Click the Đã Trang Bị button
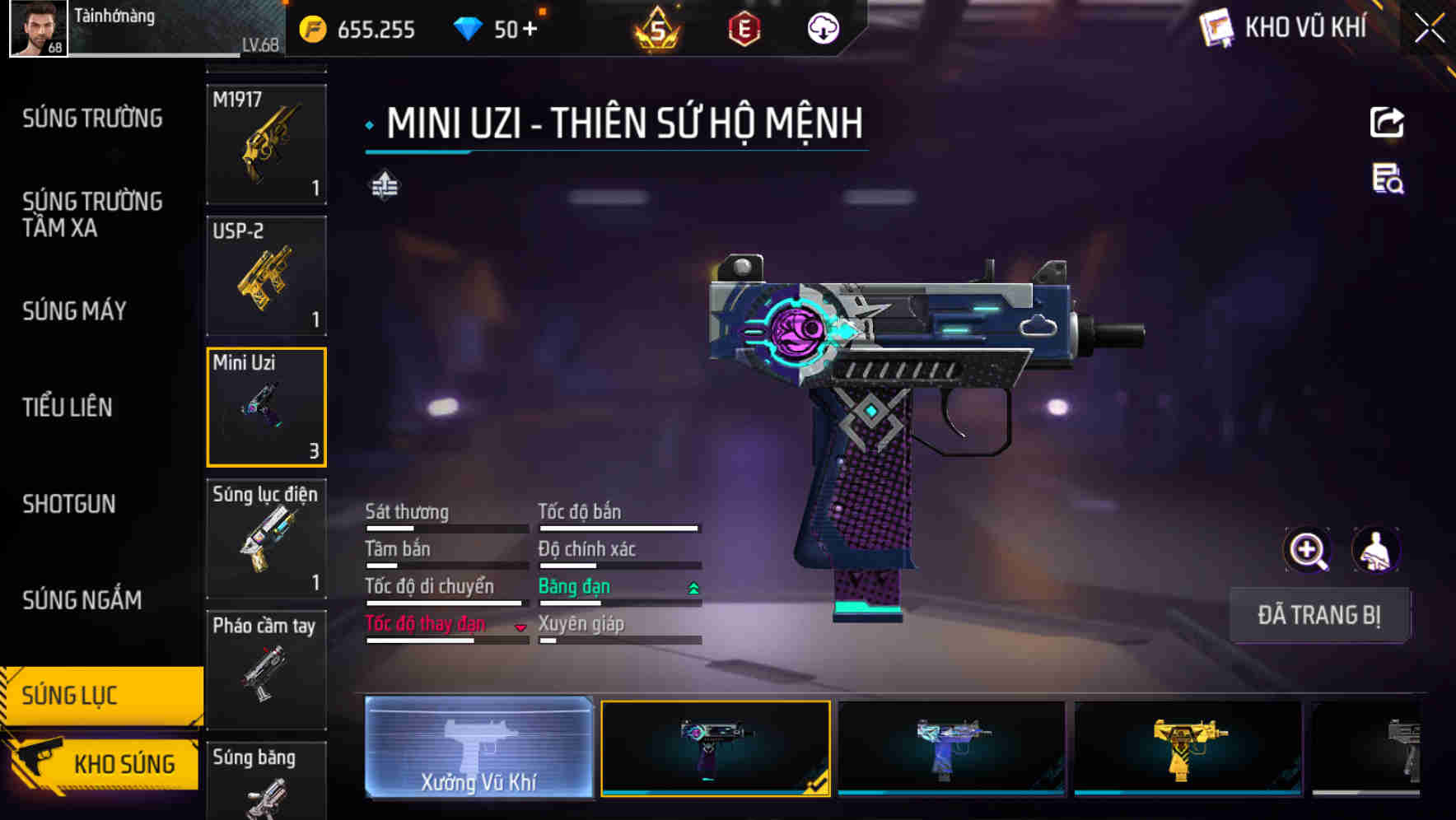 [1318, 615]
